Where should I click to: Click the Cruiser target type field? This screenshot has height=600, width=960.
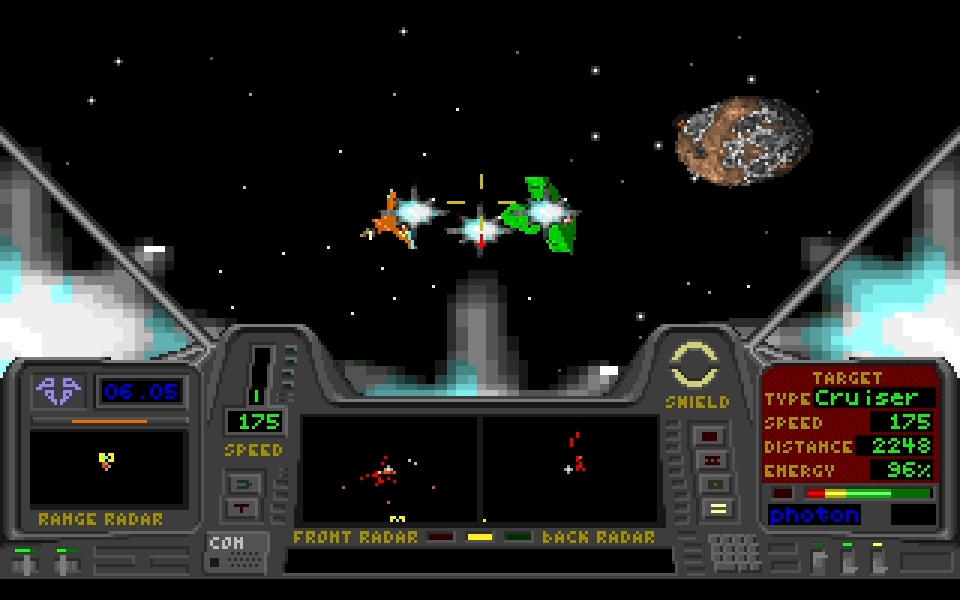[x=872, y=398]
